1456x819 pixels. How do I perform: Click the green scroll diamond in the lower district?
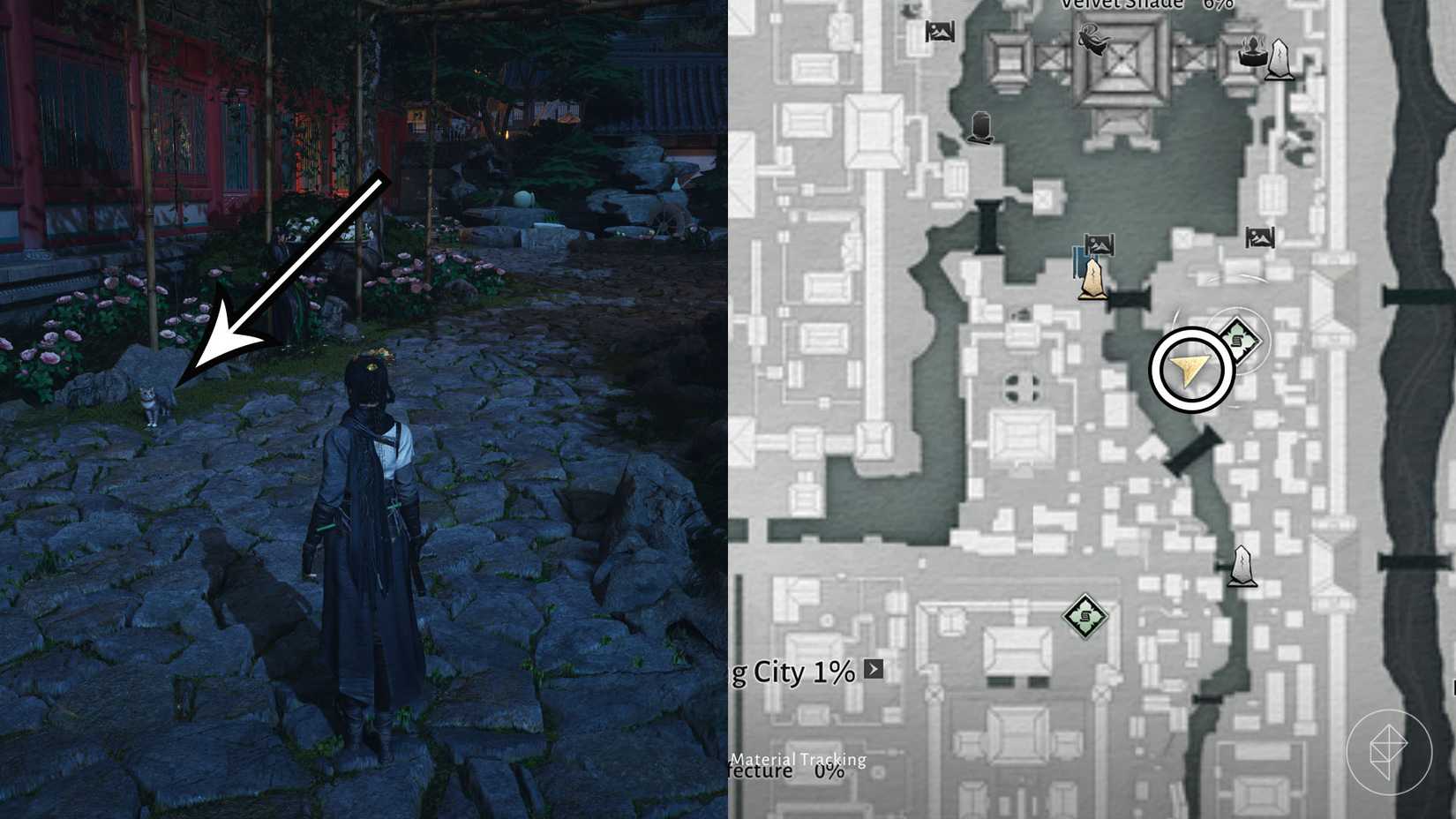(x=1085, y=615)
